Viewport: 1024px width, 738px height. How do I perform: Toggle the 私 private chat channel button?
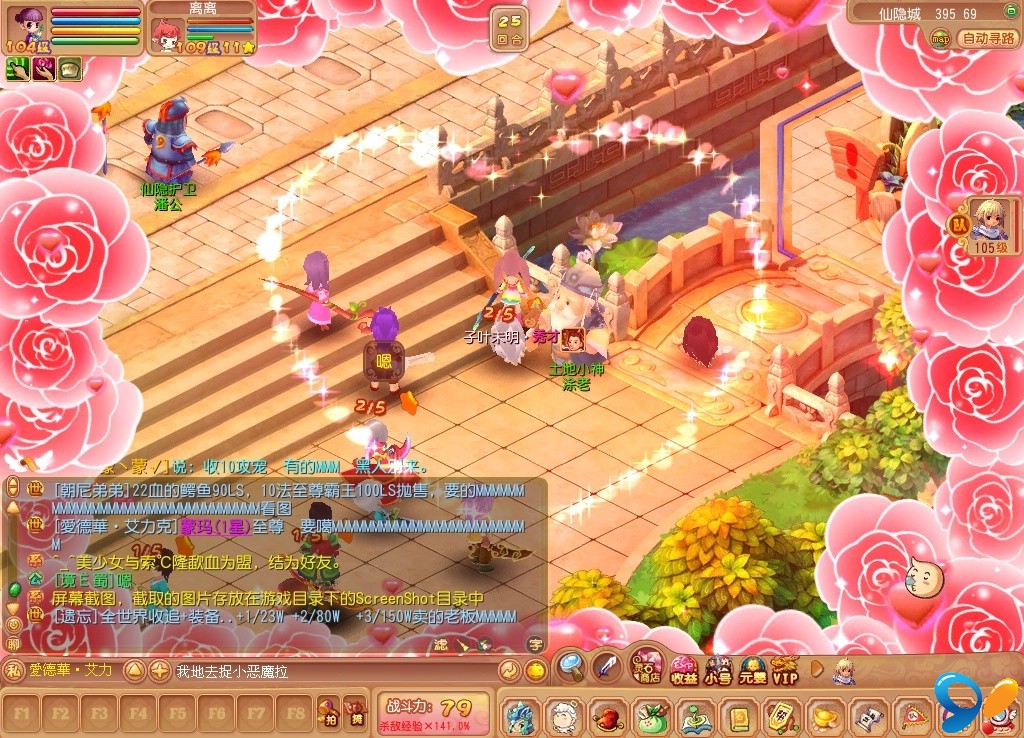click(x=14, y=671)
